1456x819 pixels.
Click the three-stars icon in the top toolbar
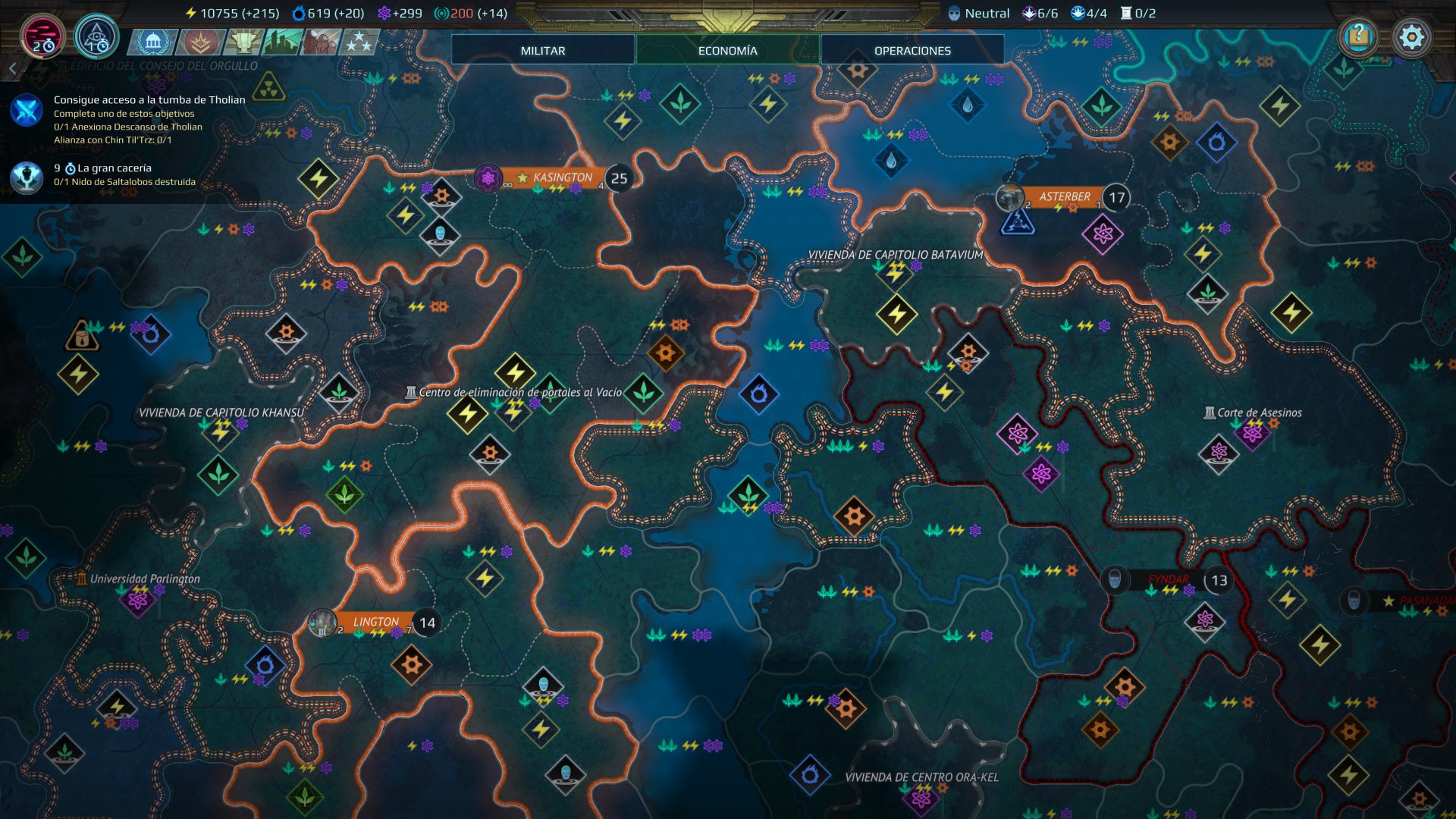point(358,43)
